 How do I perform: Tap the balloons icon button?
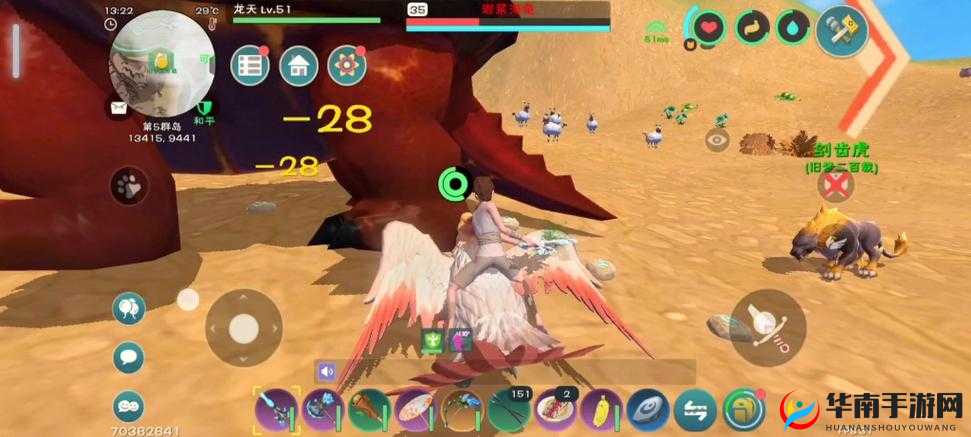(x=129, y=308)
